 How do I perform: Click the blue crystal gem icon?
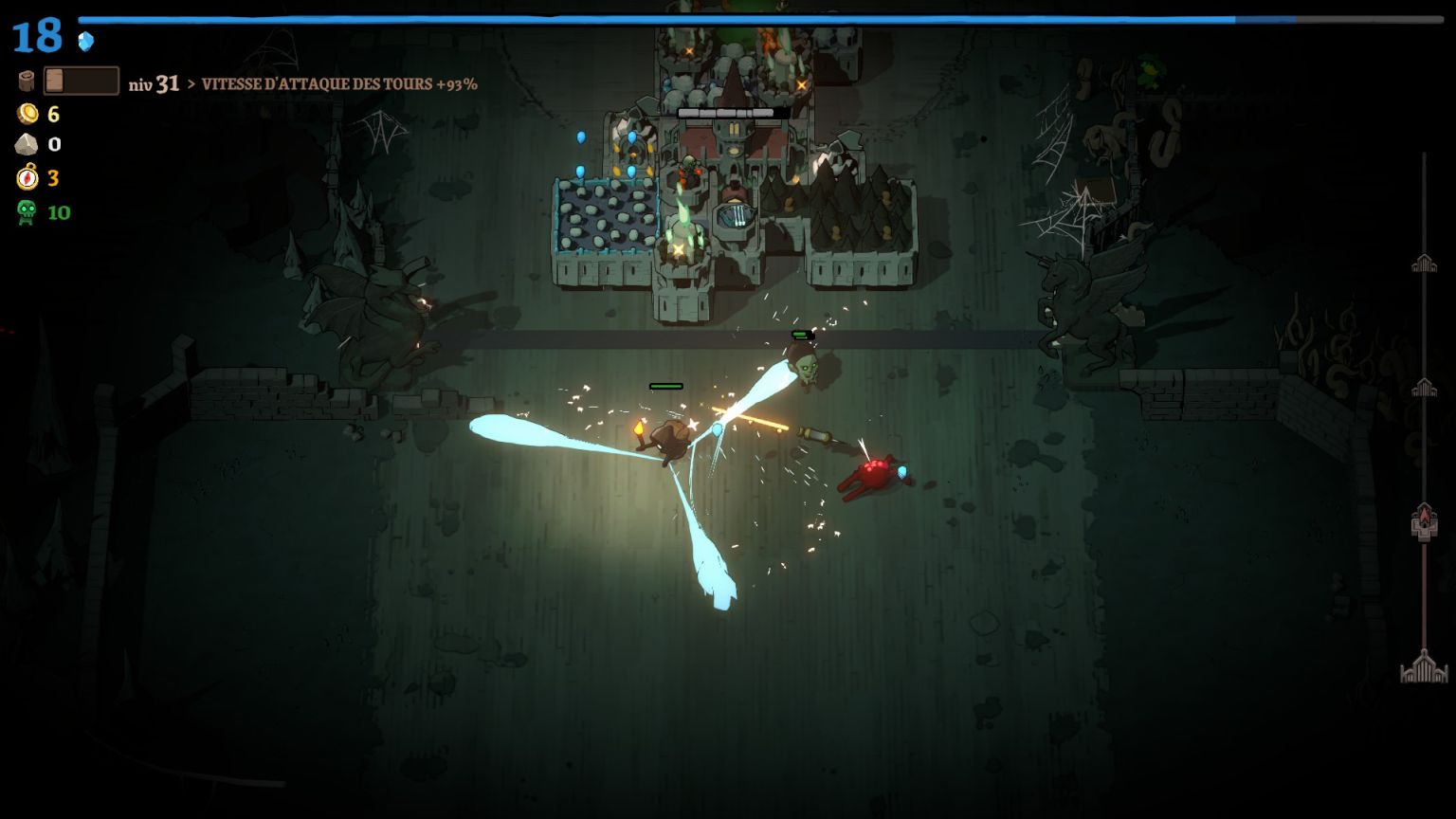click(x=86, y=41)
